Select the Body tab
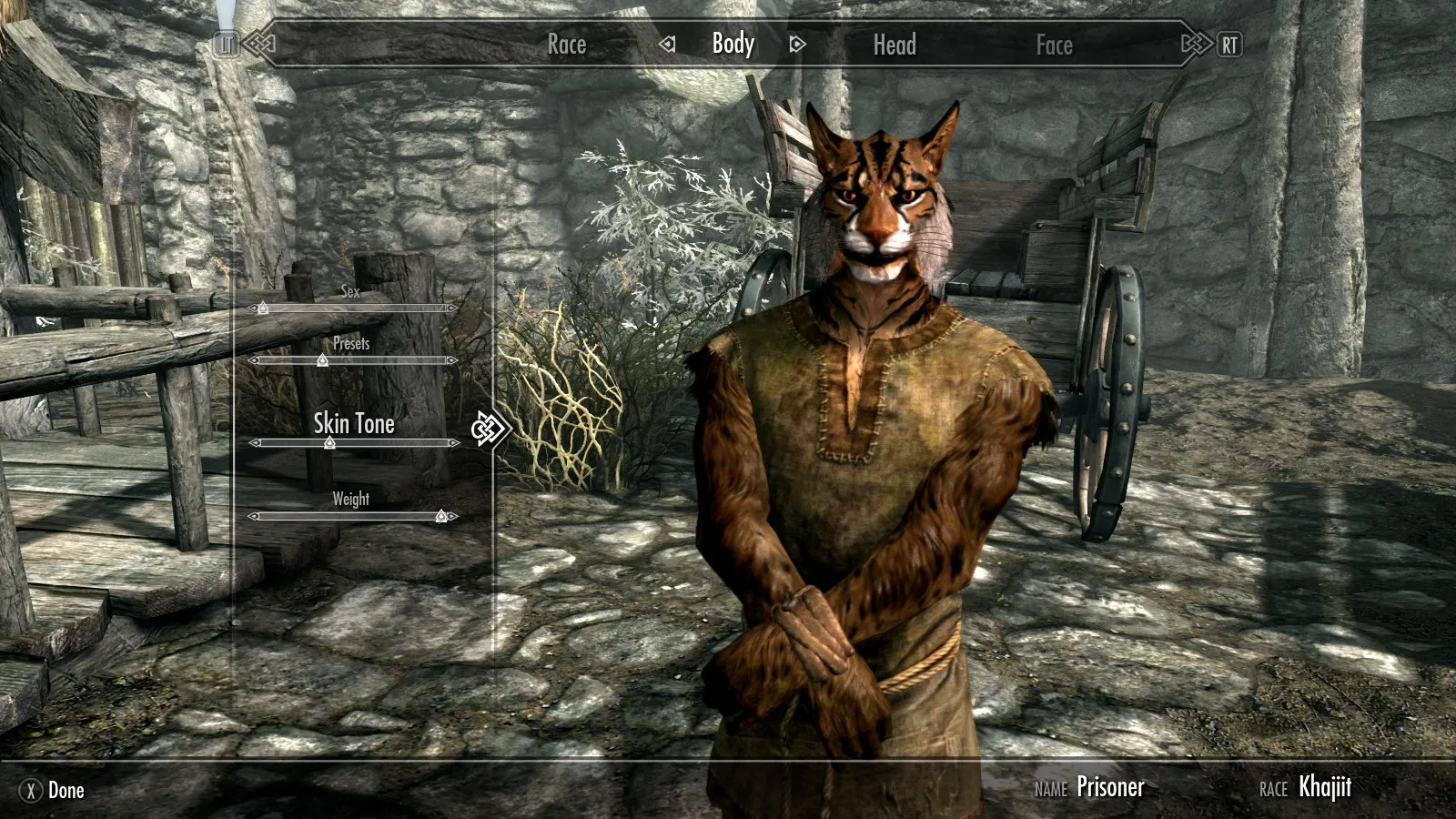1456x819 pixels. pyautogui.click(x=733, y=44)
